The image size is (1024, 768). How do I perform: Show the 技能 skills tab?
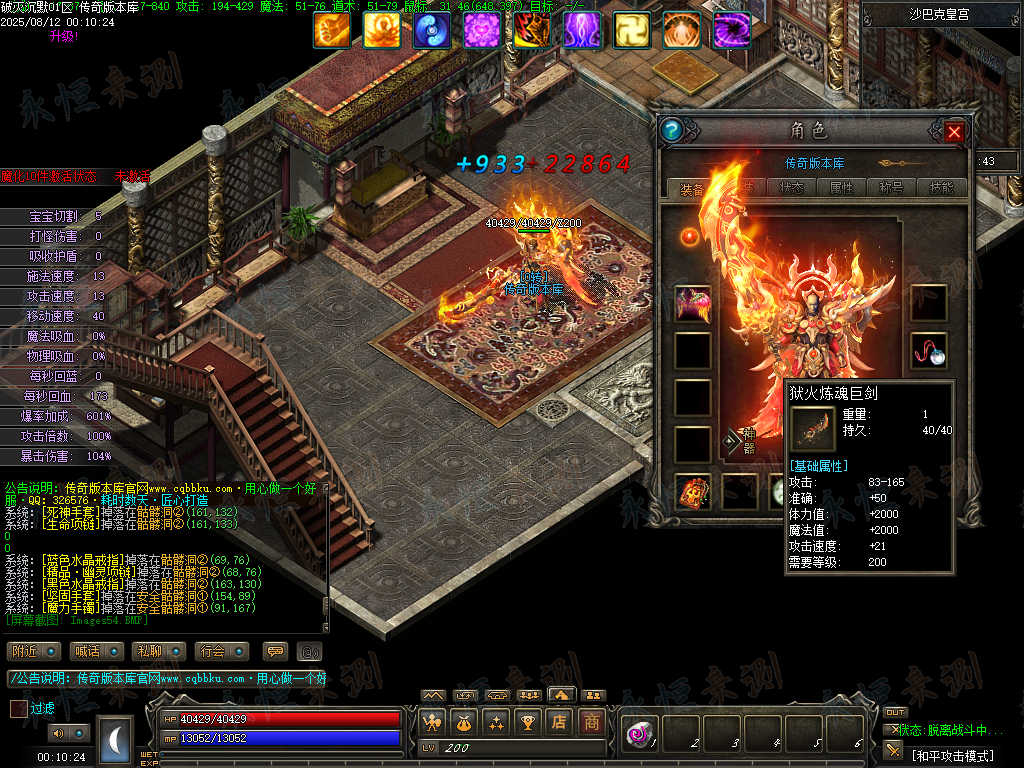[x=941, y=187]
